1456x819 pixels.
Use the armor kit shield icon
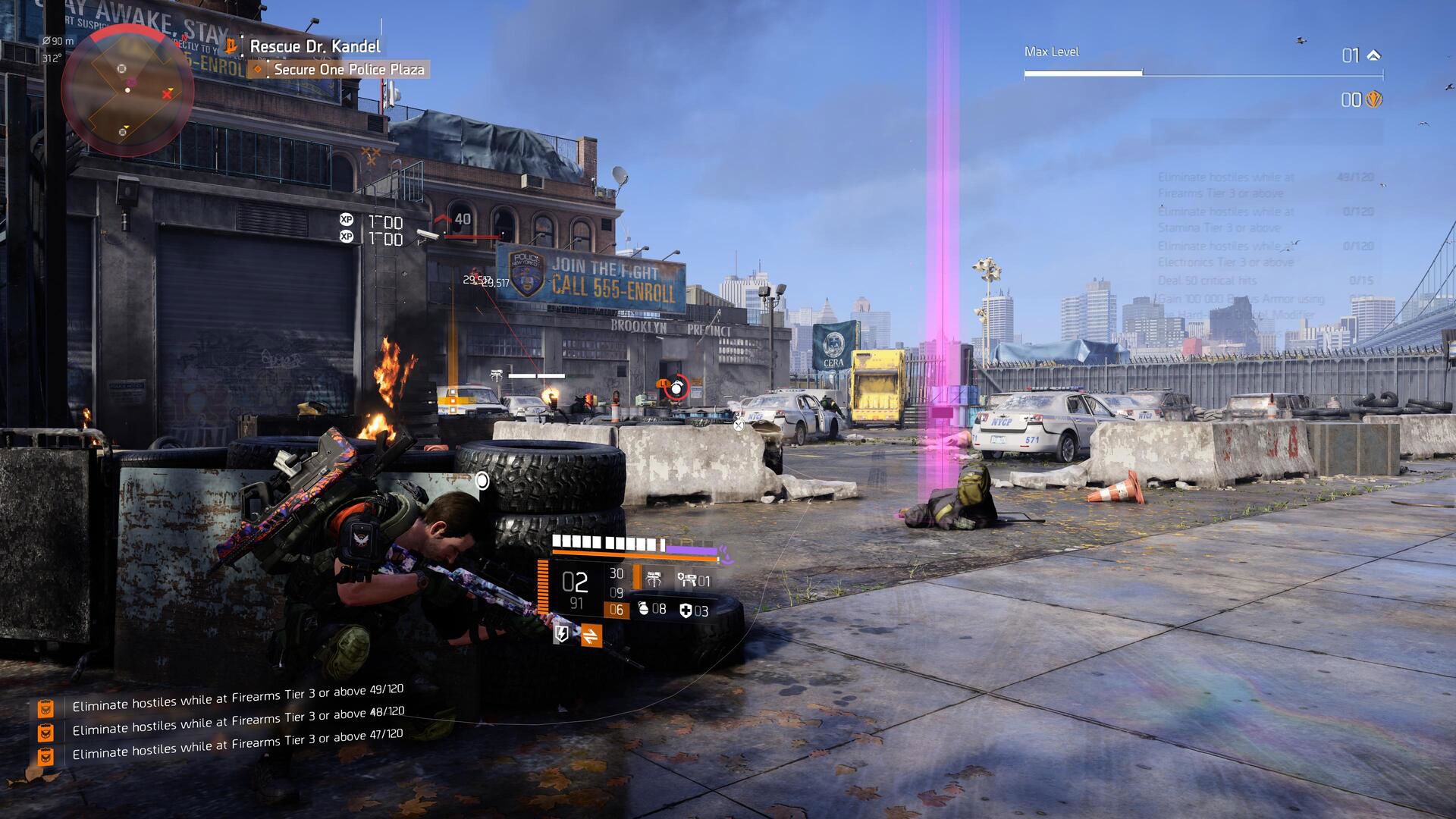pos(686,610)
